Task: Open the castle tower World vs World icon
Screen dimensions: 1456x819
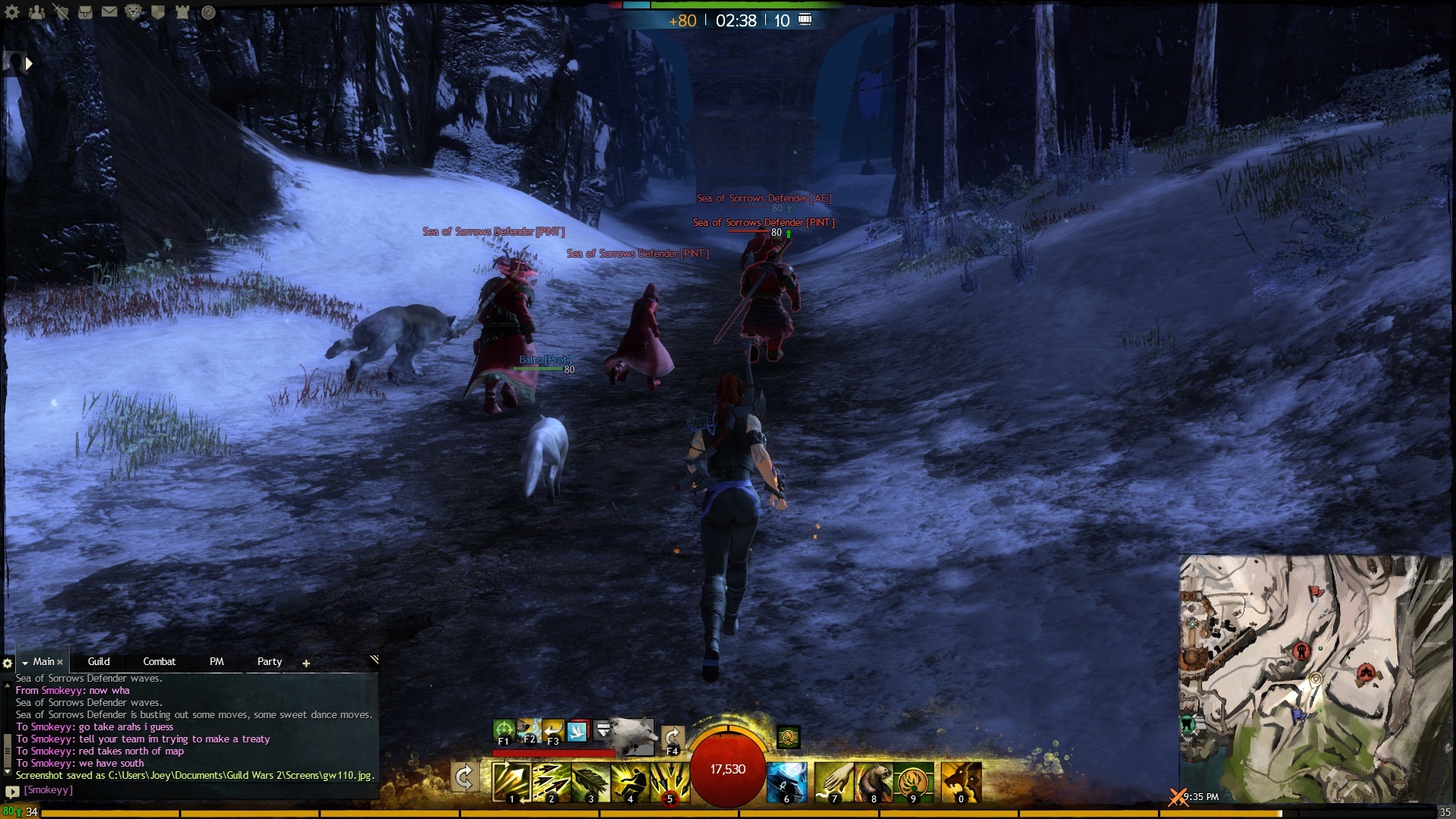Action: click(182, 12)
